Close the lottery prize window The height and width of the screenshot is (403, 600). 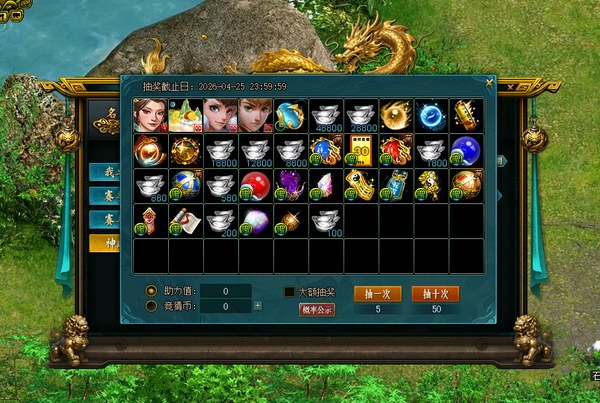click(x=488, y=82)
